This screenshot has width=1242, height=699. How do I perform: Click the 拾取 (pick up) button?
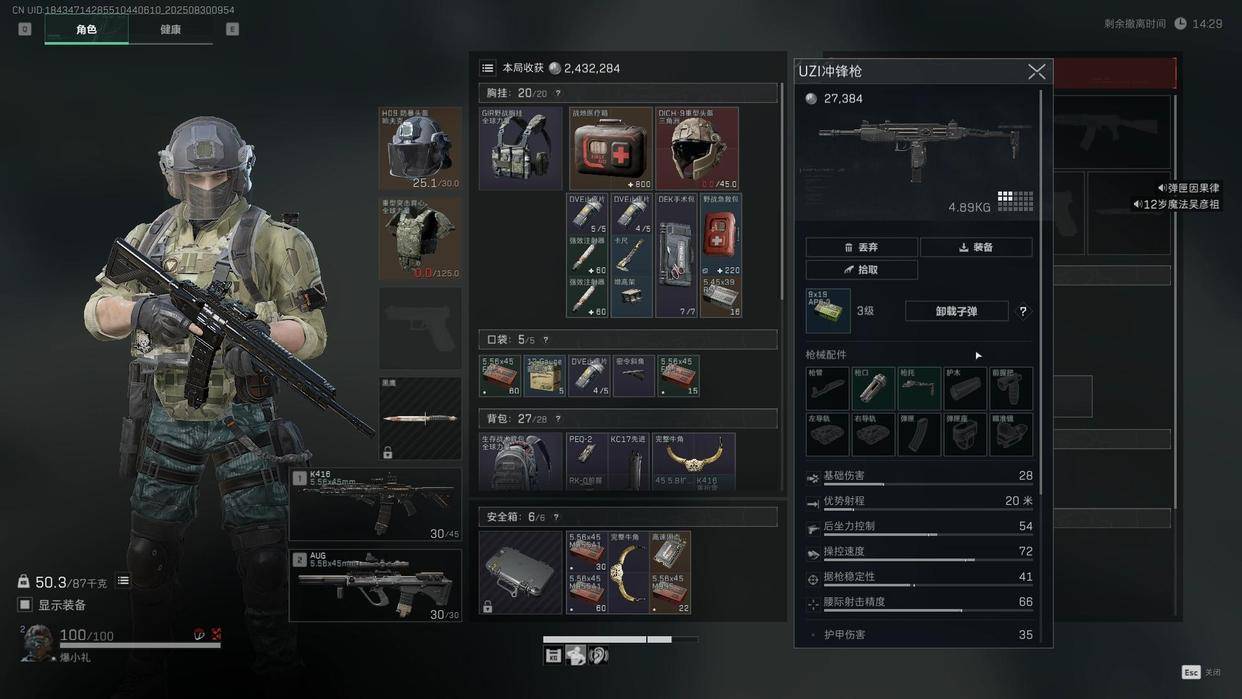[861, 270]
